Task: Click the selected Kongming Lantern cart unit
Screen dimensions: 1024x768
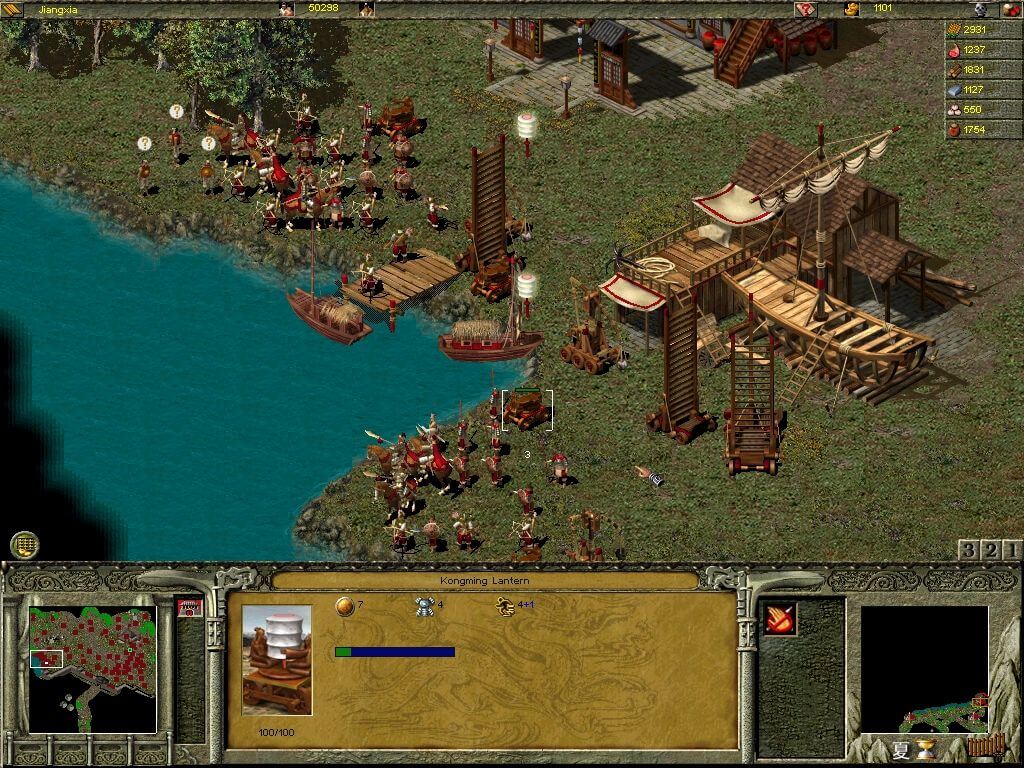Action: click(527, 409)
